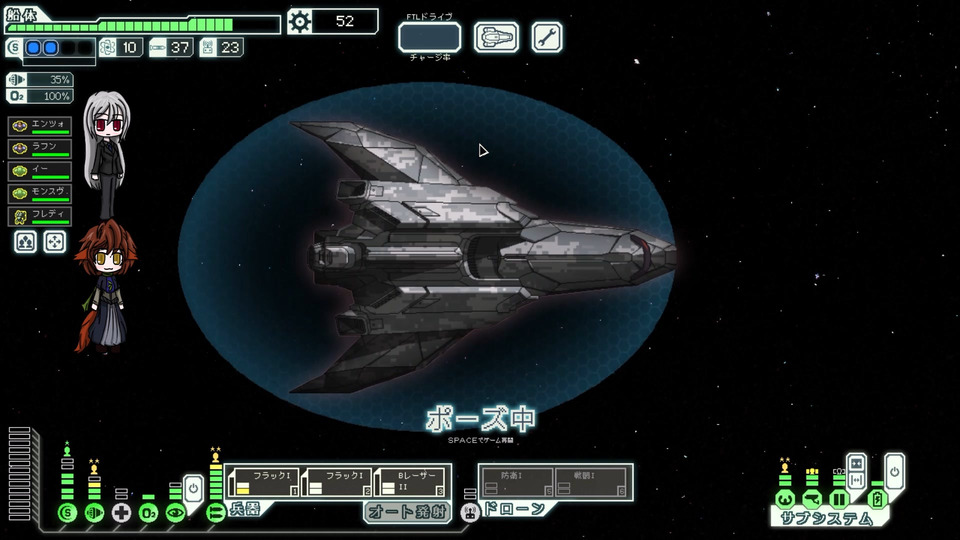Open the ship overview screen
This screenshot has height=540, width=960.
[x=496, y=37]
